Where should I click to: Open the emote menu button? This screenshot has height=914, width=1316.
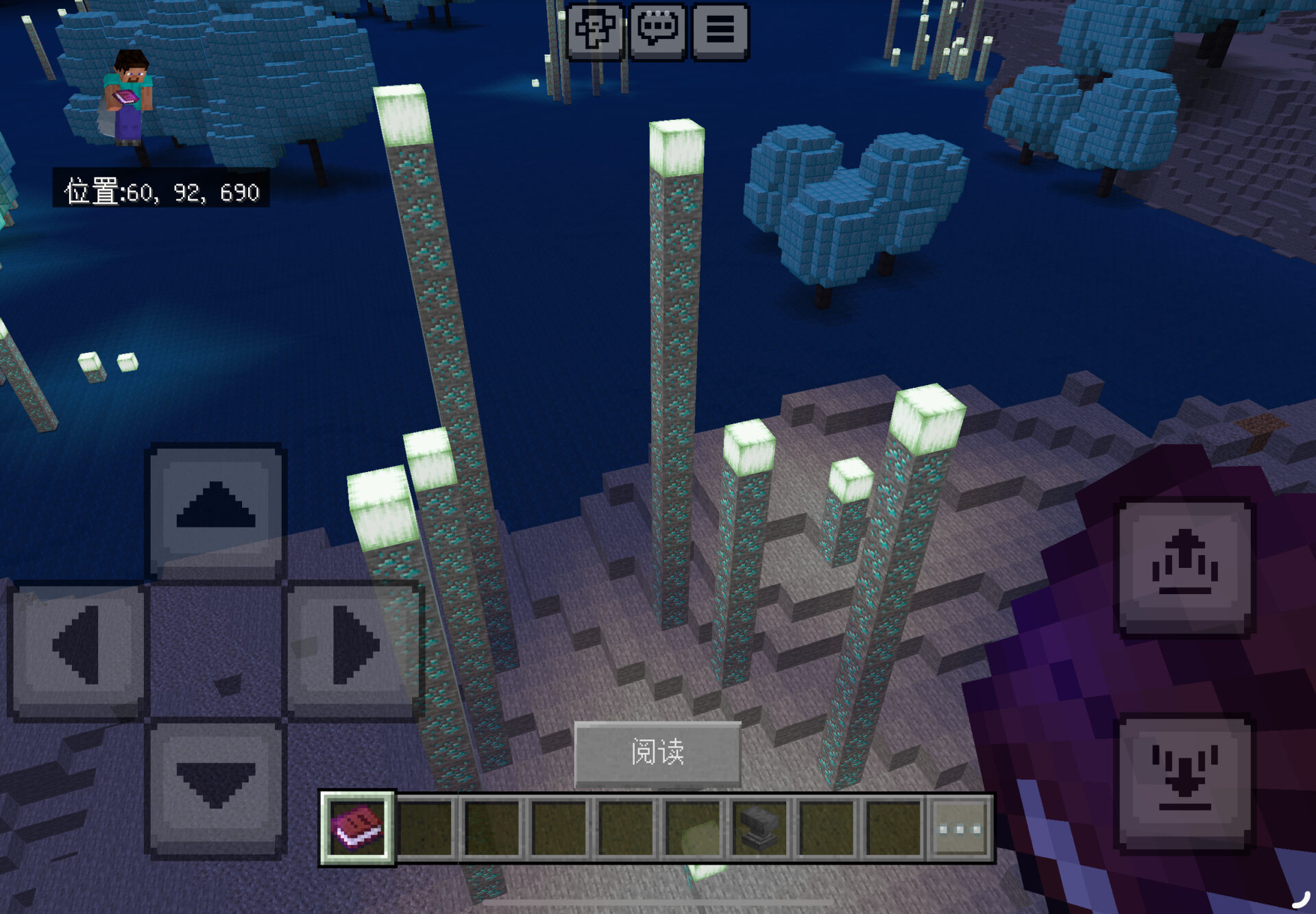595,31
